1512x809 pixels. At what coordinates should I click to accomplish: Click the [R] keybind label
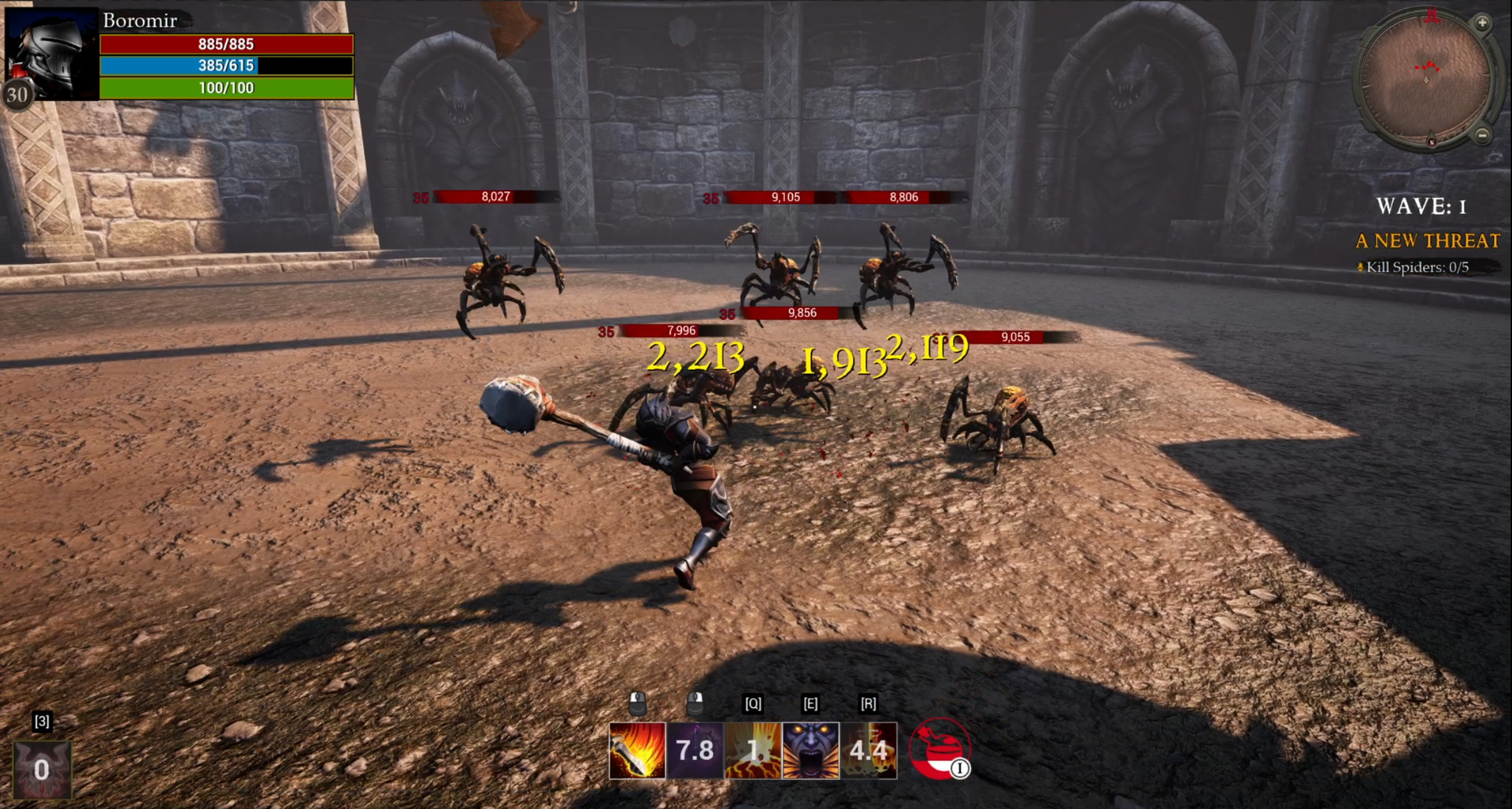(867, 704)
